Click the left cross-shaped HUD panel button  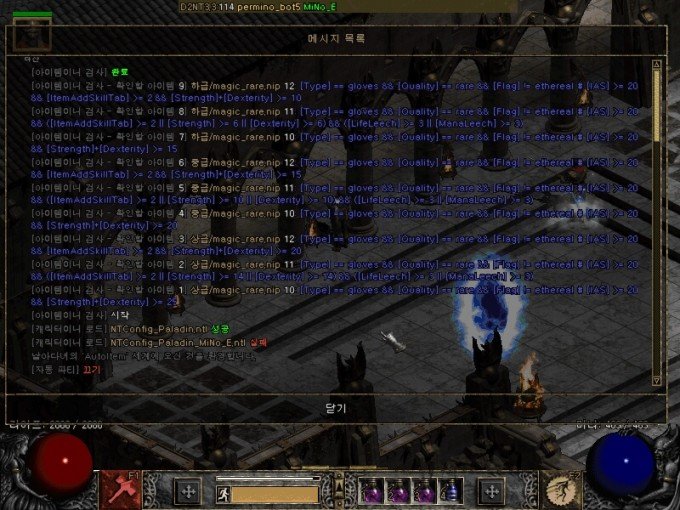coord(188,490)
